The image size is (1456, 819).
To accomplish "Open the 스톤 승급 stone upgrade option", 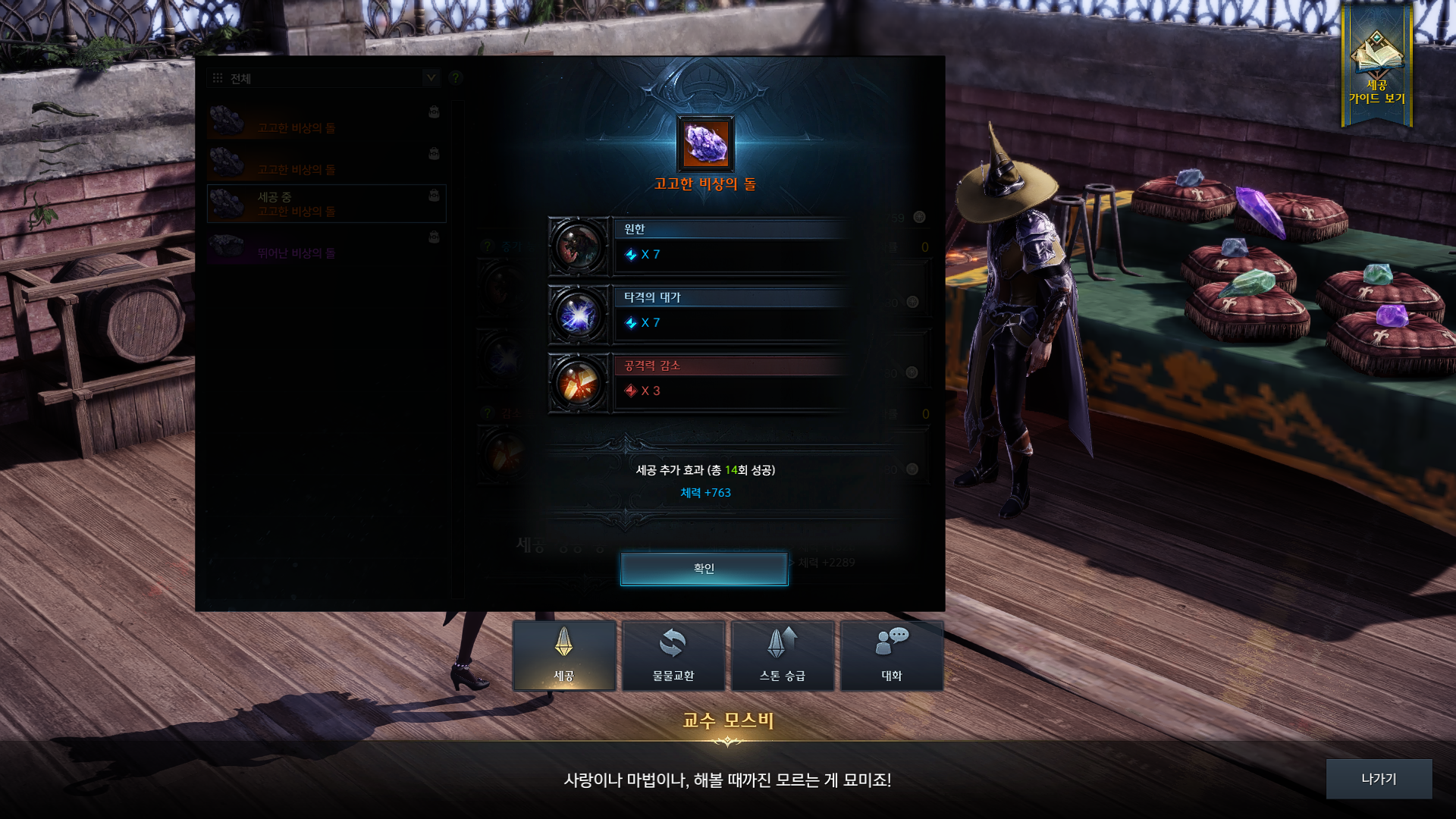I will pyautogui.click(x=783, y=656).
